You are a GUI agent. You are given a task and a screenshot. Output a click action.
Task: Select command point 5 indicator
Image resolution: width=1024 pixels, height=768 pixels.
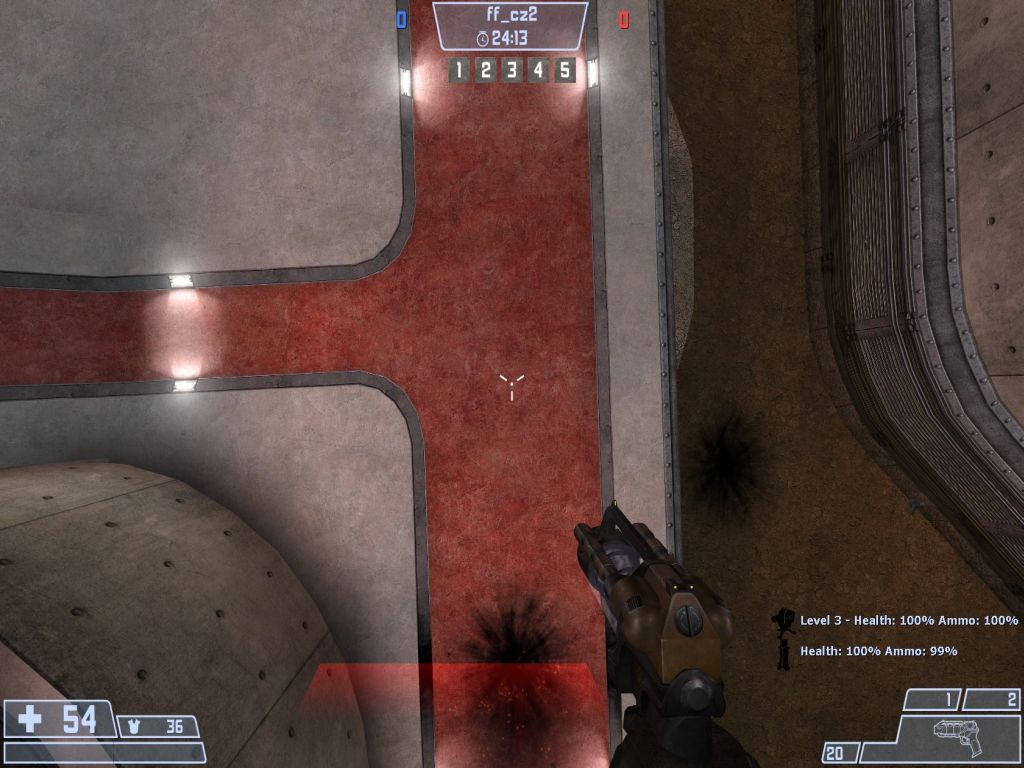565,70
